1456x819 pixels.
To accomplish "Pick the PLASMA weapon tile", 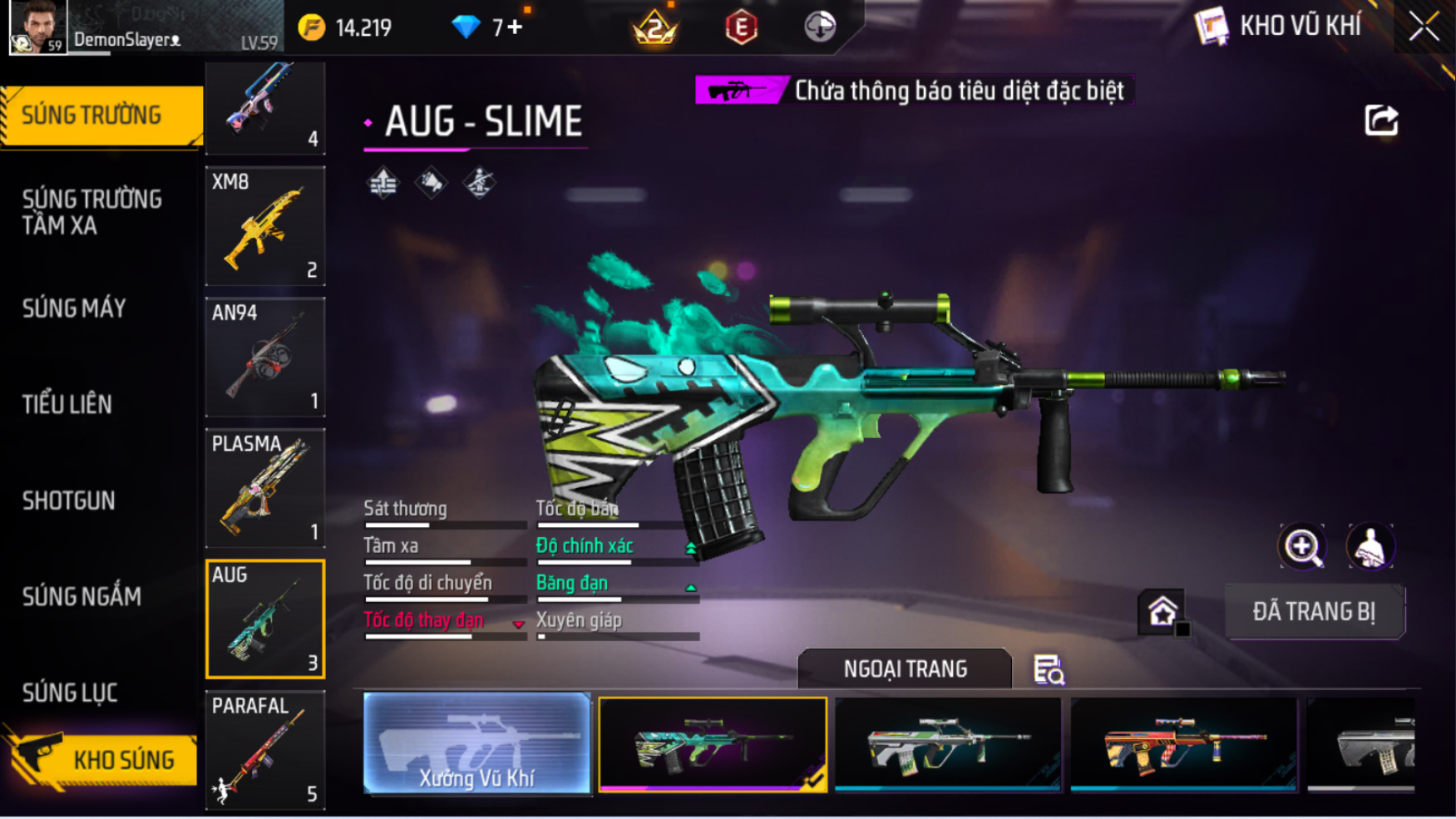I will point(265,488).
